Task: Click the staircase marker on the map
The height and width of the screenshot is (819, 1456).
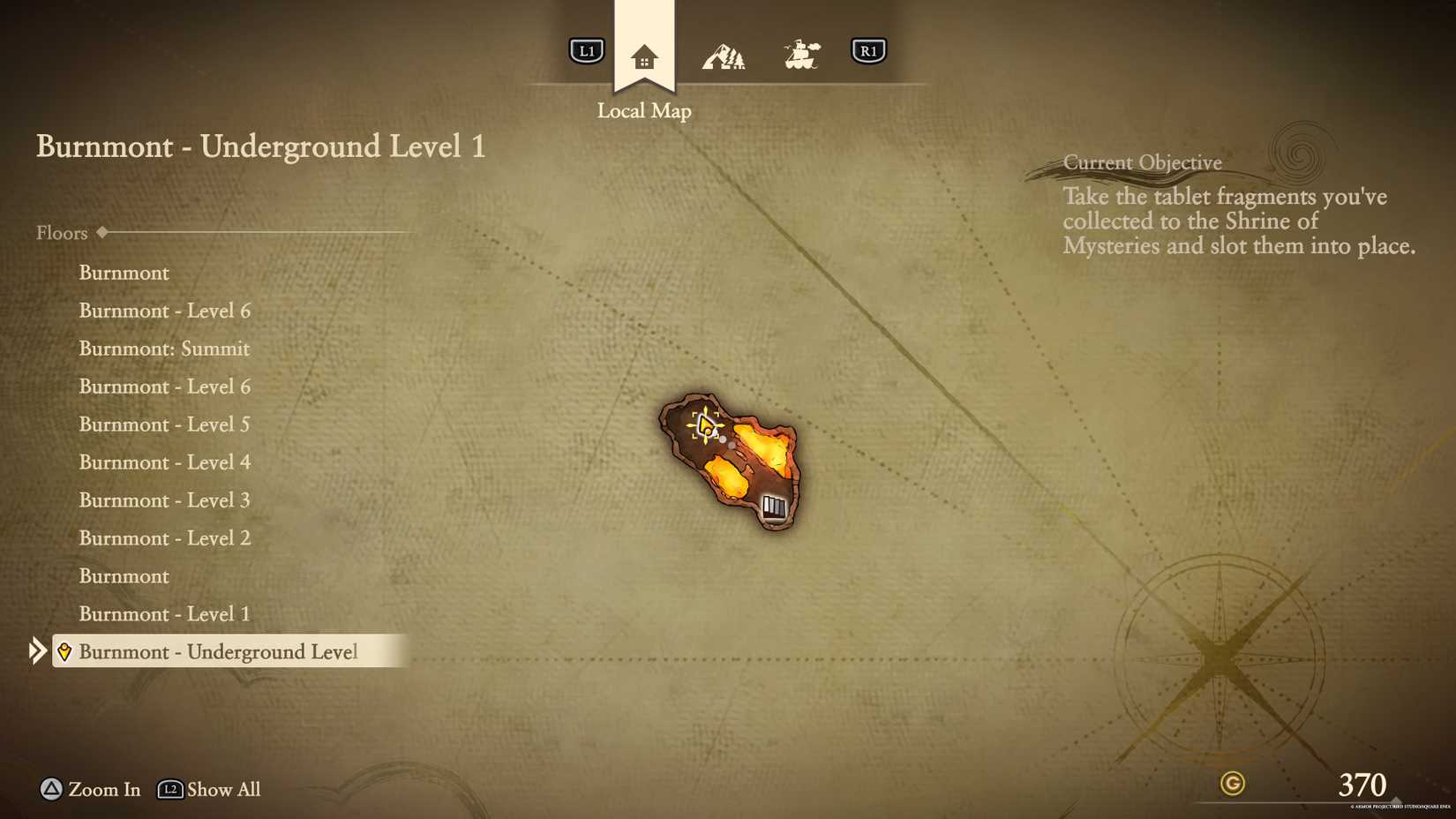Action: click(774, 507)
